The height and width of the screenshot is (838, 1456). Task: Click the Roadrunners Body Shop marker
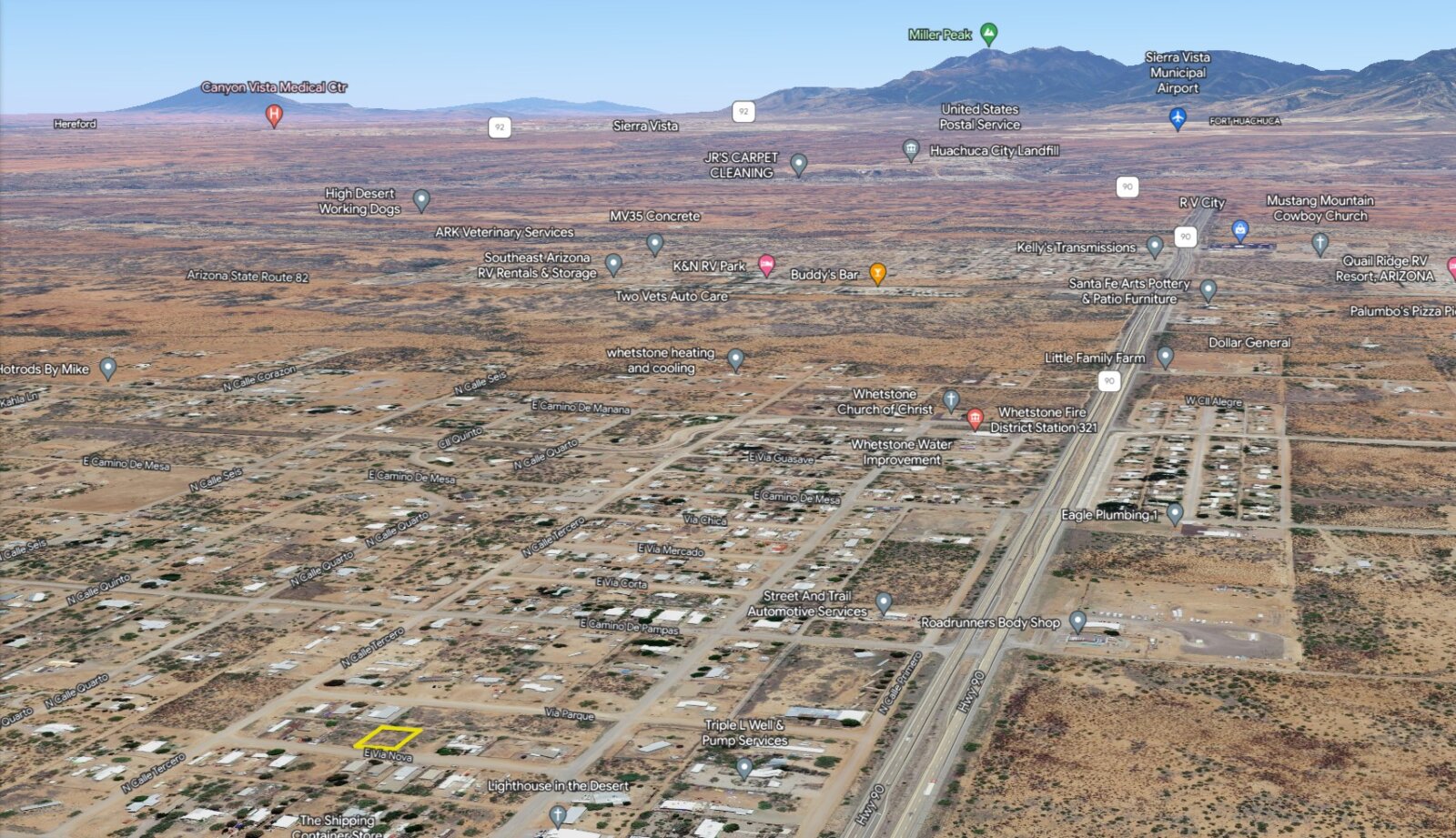pyautogui.click(x=1077, y=621)
